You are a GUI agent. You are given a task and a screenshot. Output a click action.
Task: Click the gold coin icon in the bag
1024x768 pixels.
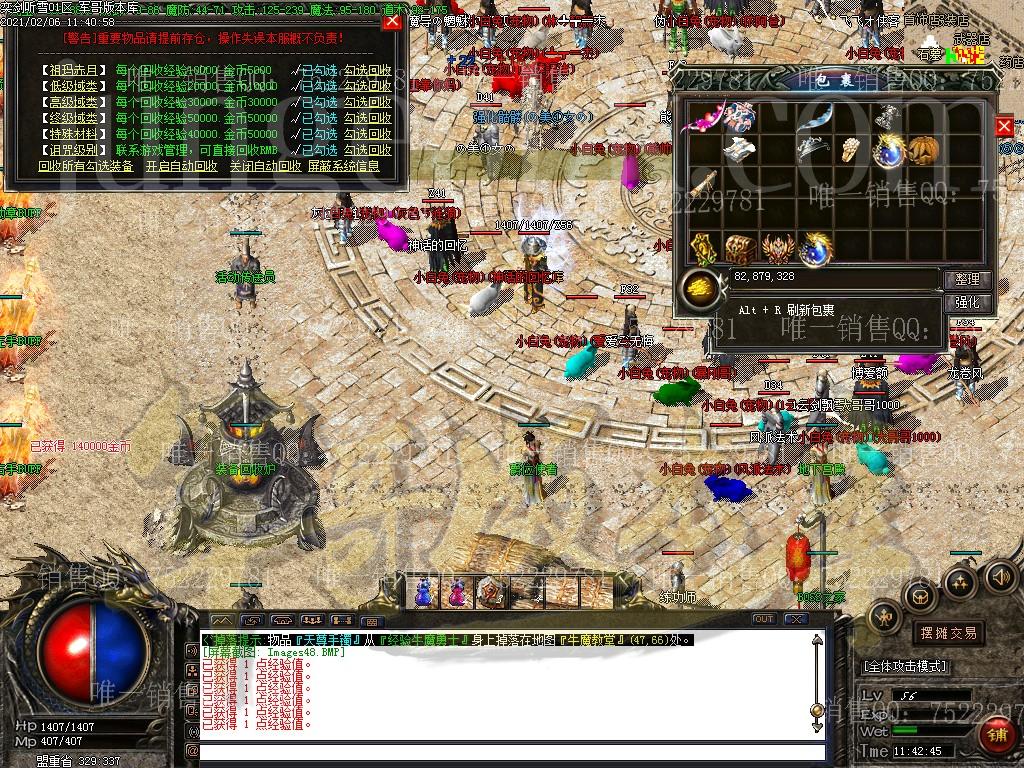tap(700, 289)
